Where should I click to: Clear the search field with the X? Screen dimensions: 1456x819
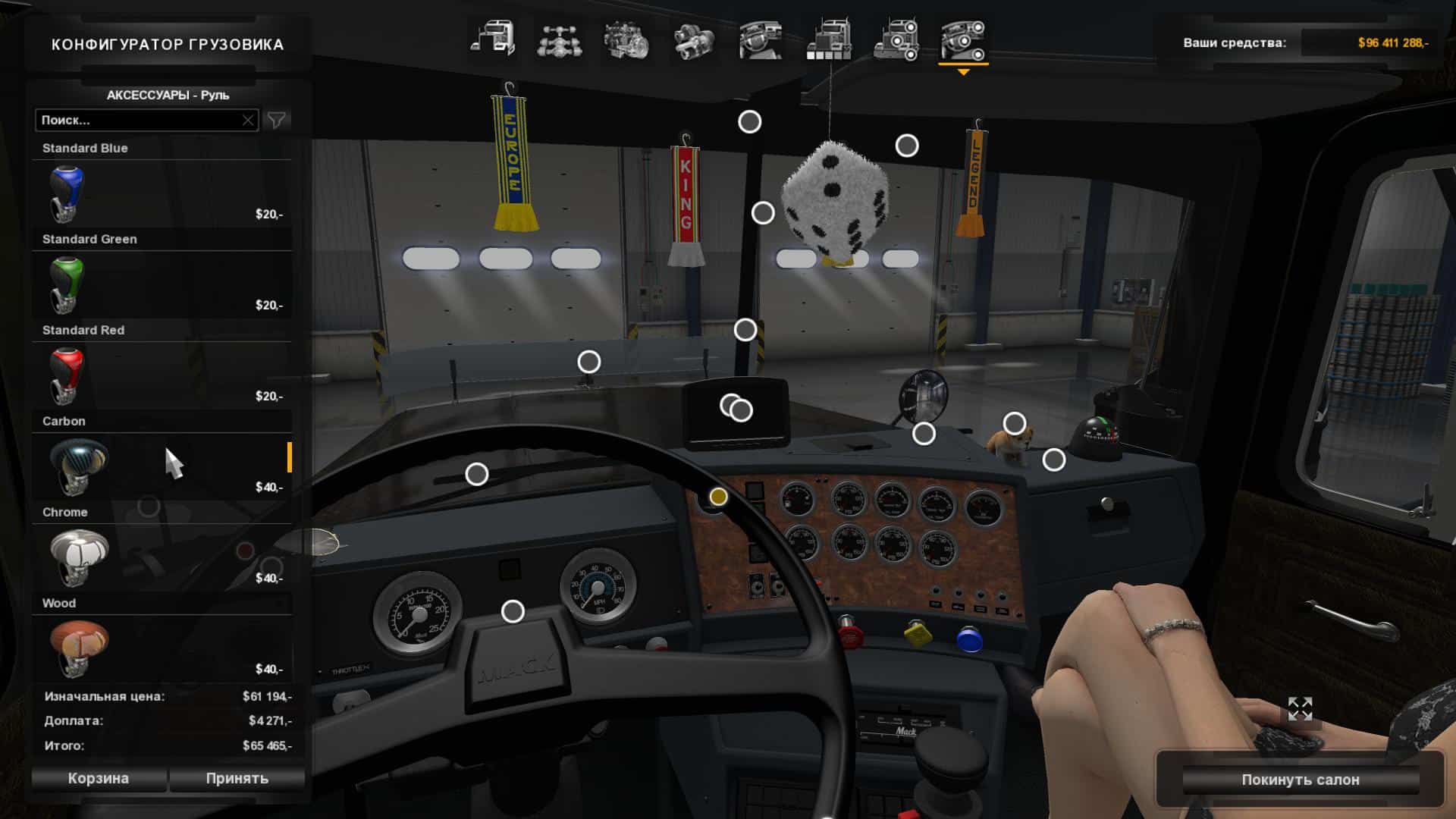[248, 120]
